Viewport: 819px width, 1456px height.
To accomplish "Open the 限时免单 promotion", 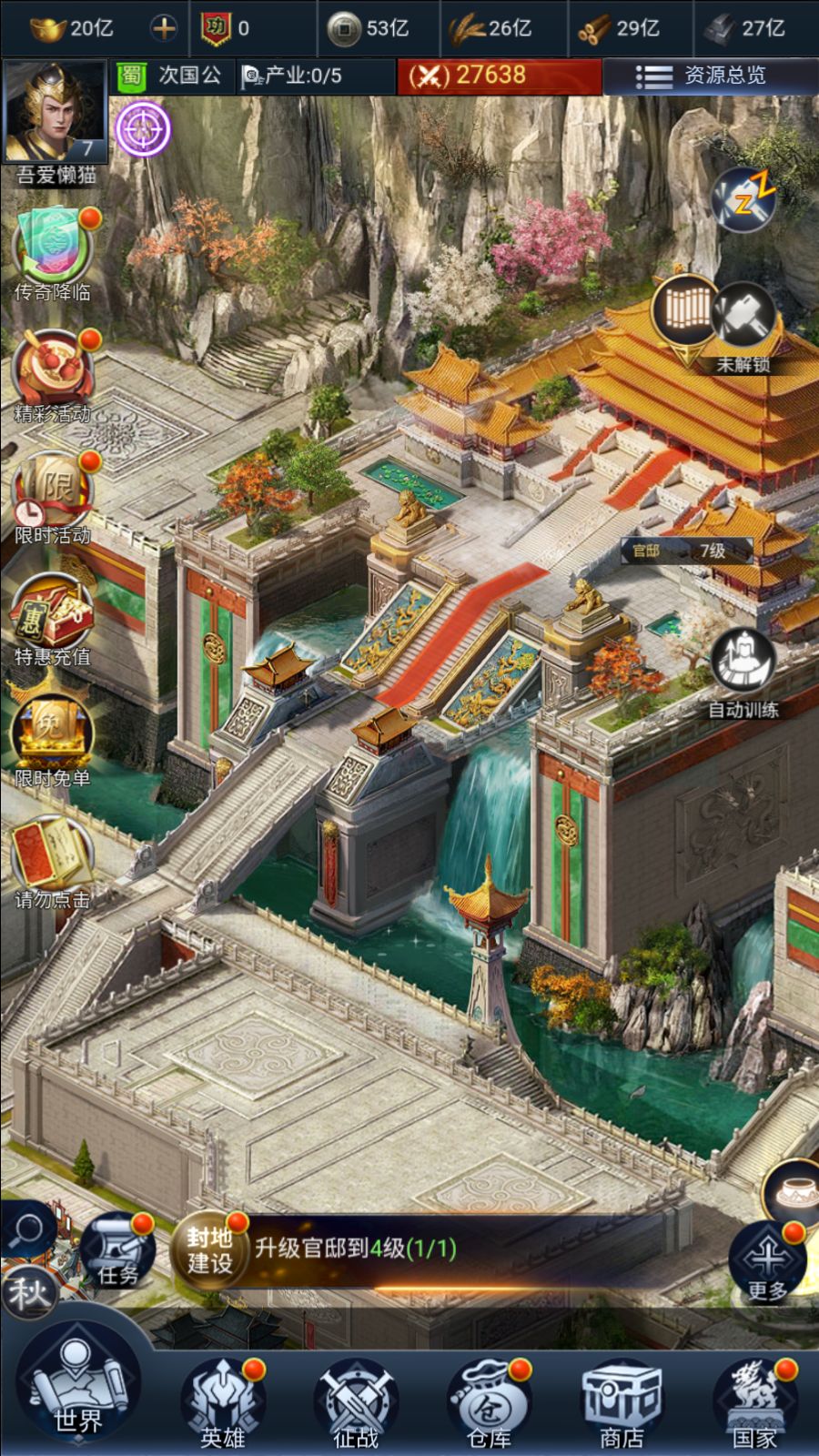I will coord(52,735).
